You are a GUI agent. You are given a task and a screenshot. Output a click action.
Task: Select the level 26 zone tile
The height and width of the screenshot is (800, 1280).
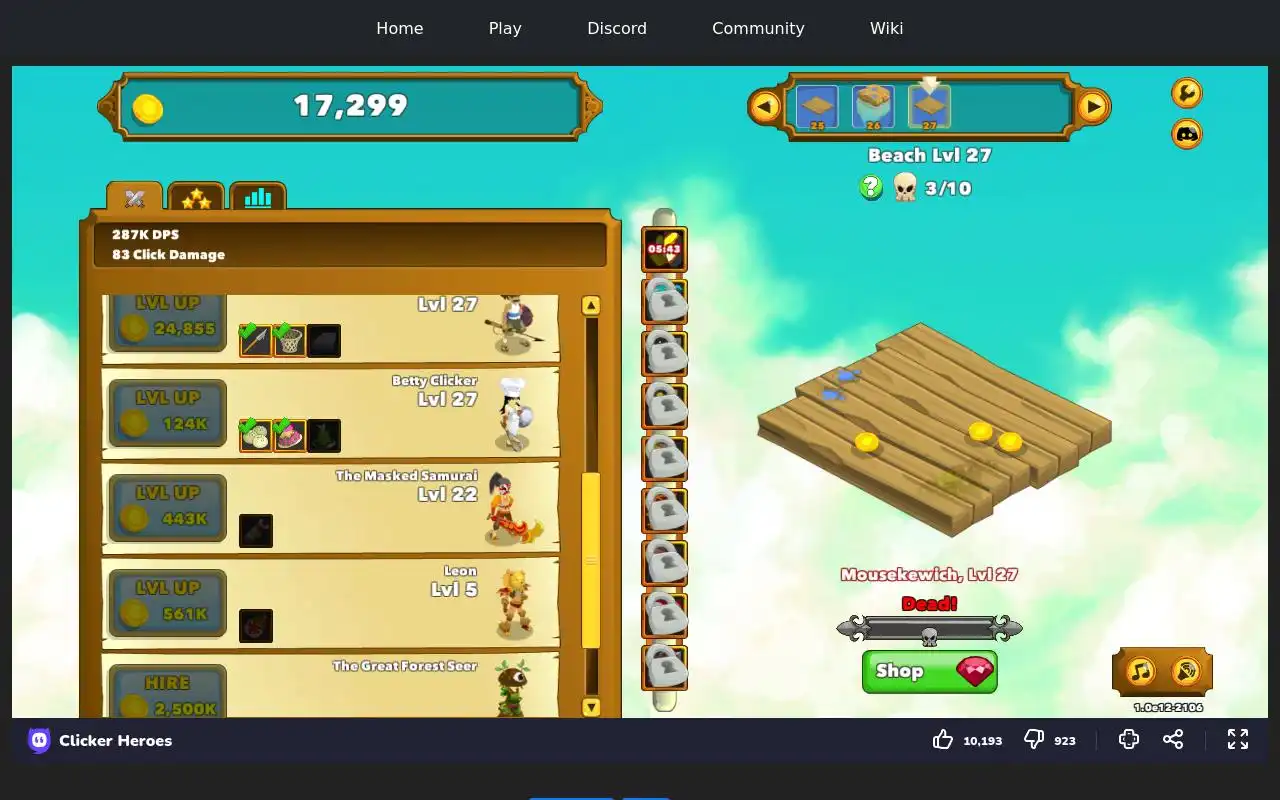tap(873, 107)
